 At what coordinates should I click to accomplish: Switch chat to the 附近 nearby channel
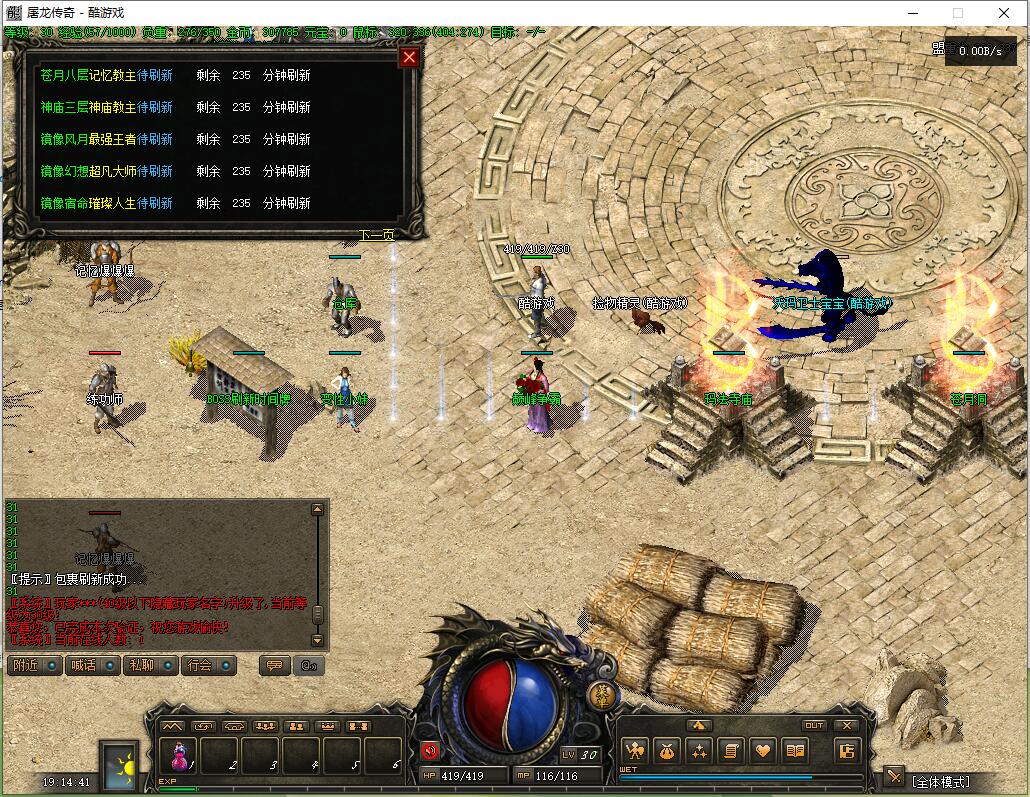tap(34, 665)
